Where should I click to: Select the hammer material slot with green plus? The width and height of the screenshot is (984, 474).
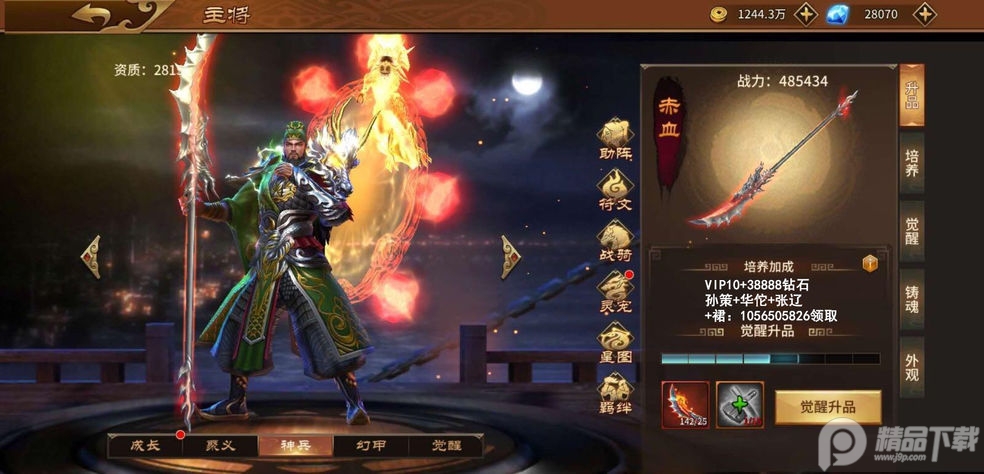point(739,405)
